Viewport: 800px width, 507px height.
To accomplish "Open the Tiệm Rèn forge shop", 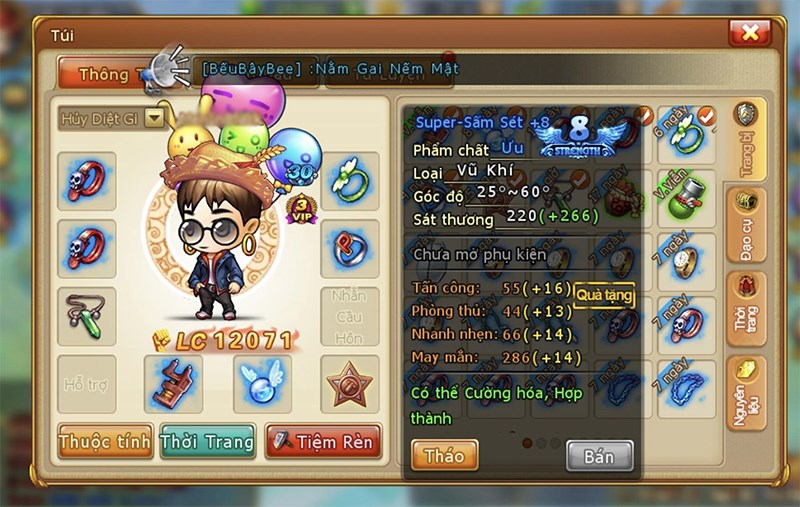I will point(323,441).
